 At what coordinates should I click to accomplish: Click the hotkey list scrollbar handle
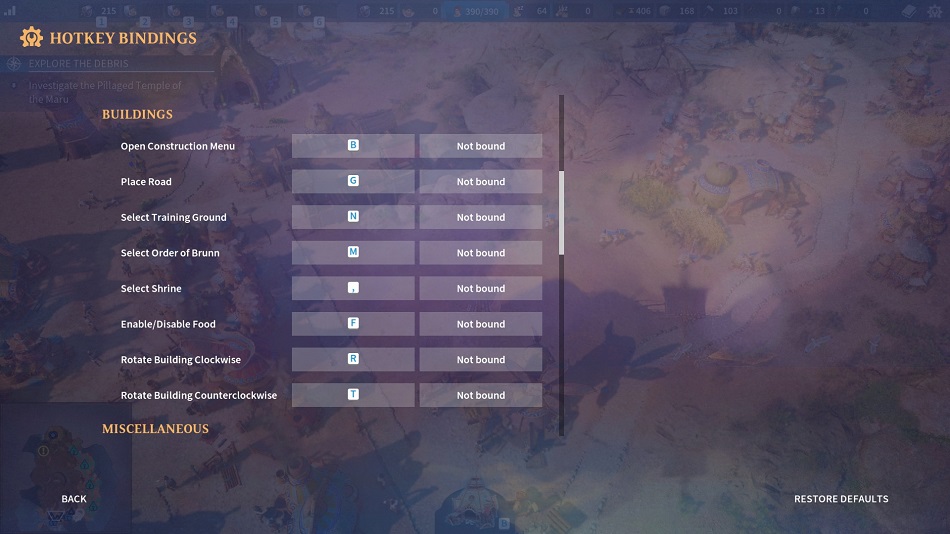click(561, 212)
